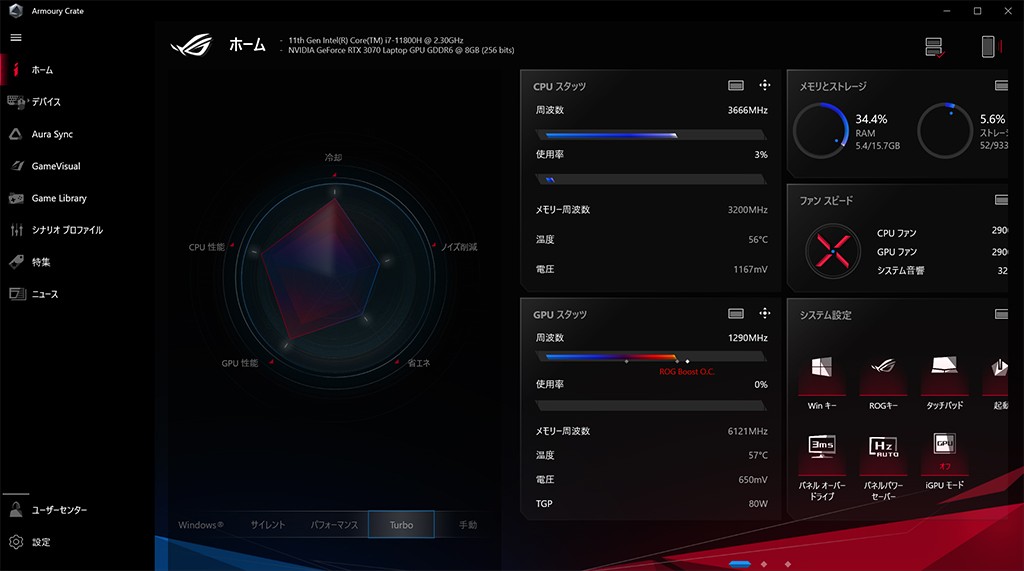Select the Turbo operating mode
This screenshot has width=1024, height=571.
tap(401, 525)
